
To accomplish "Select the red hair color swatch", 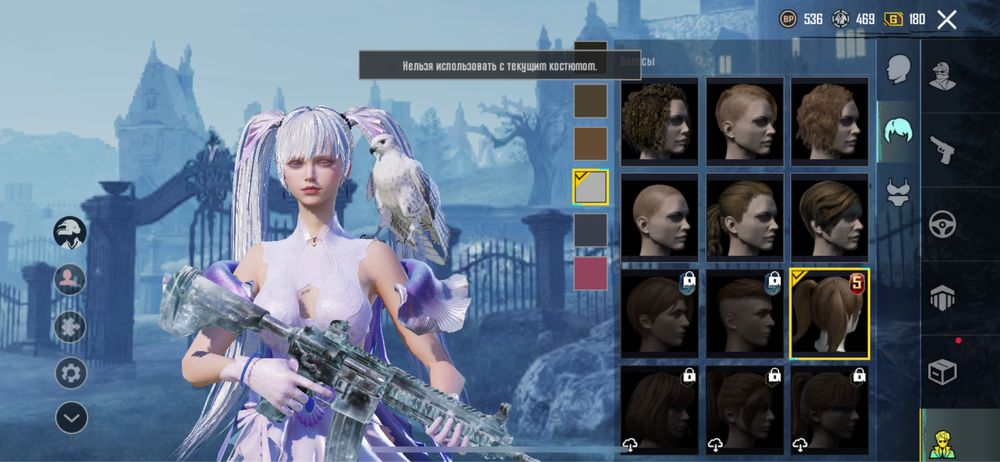I will click(x=590, y=274).
